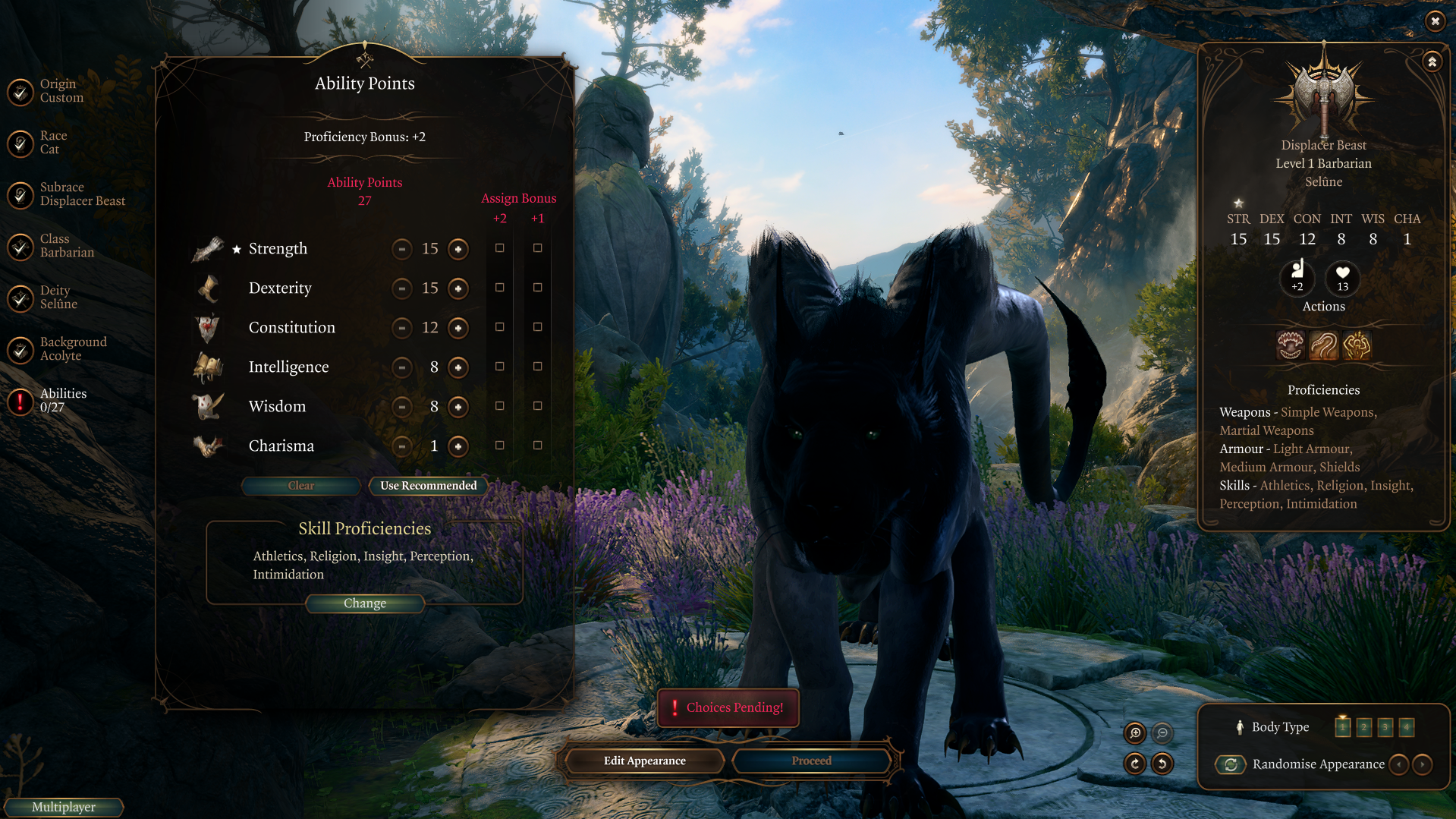
Task: Zoom in on the character model
Action: click(x=1135, y=732)
